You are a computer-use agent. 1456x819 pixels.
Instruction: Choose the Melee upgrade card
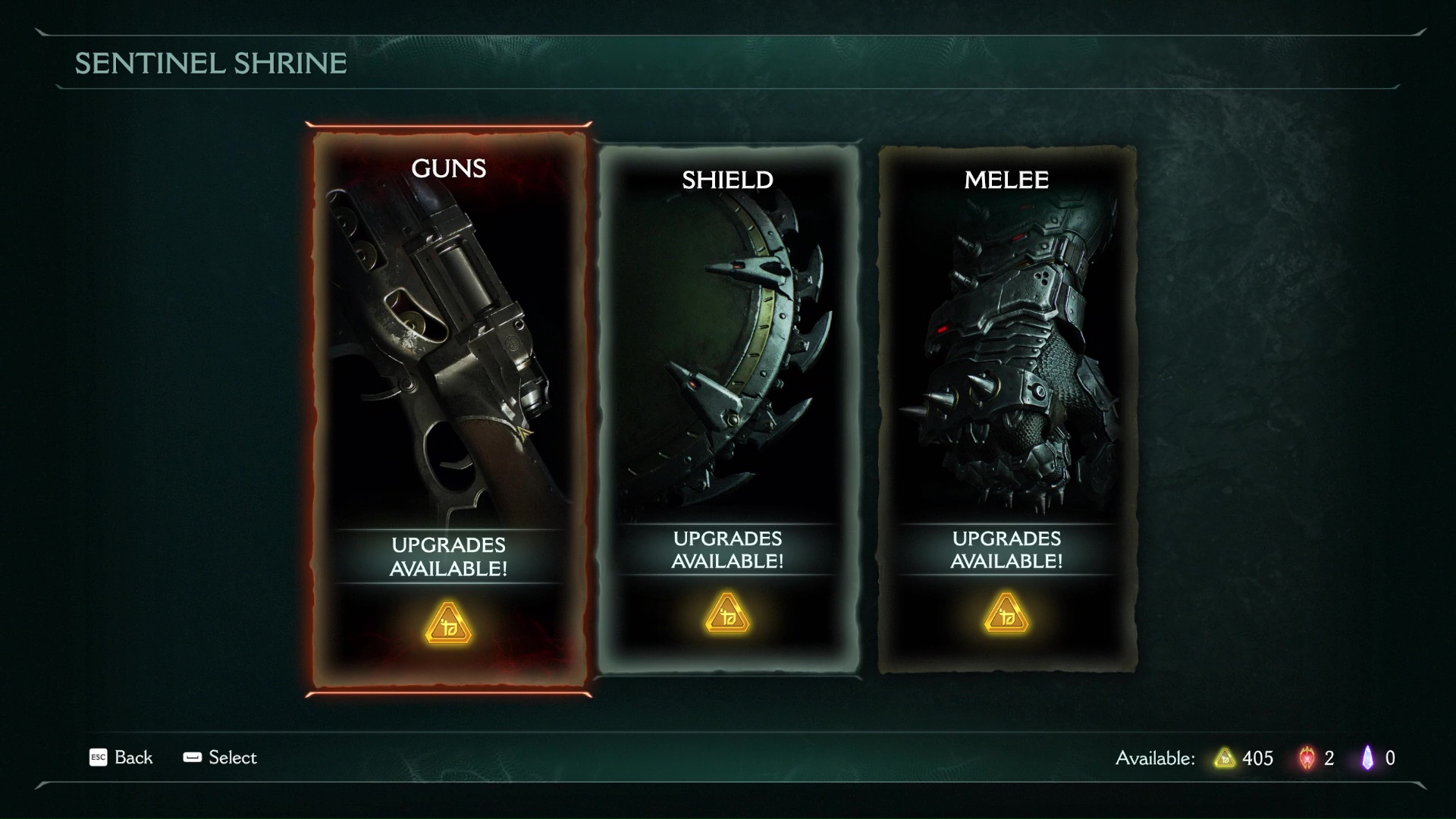pyautogui.click(x=1006, y=409)
